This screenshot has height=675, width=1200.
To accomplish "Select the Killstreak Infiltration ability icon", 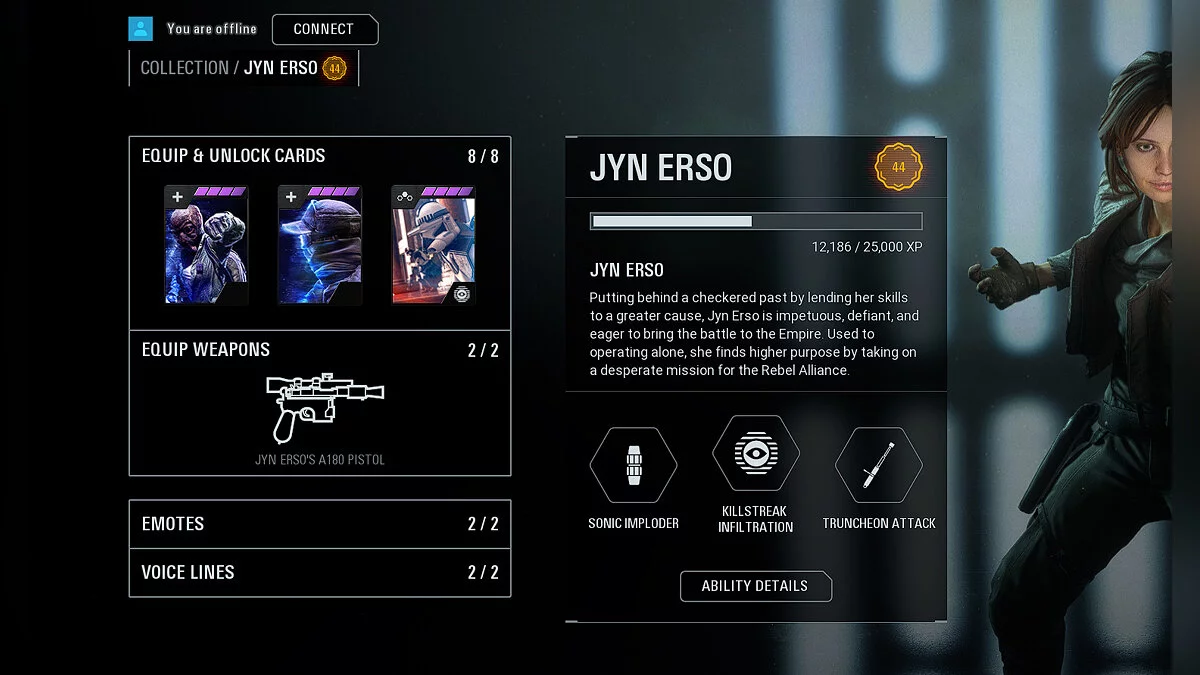I will [755, 453].
